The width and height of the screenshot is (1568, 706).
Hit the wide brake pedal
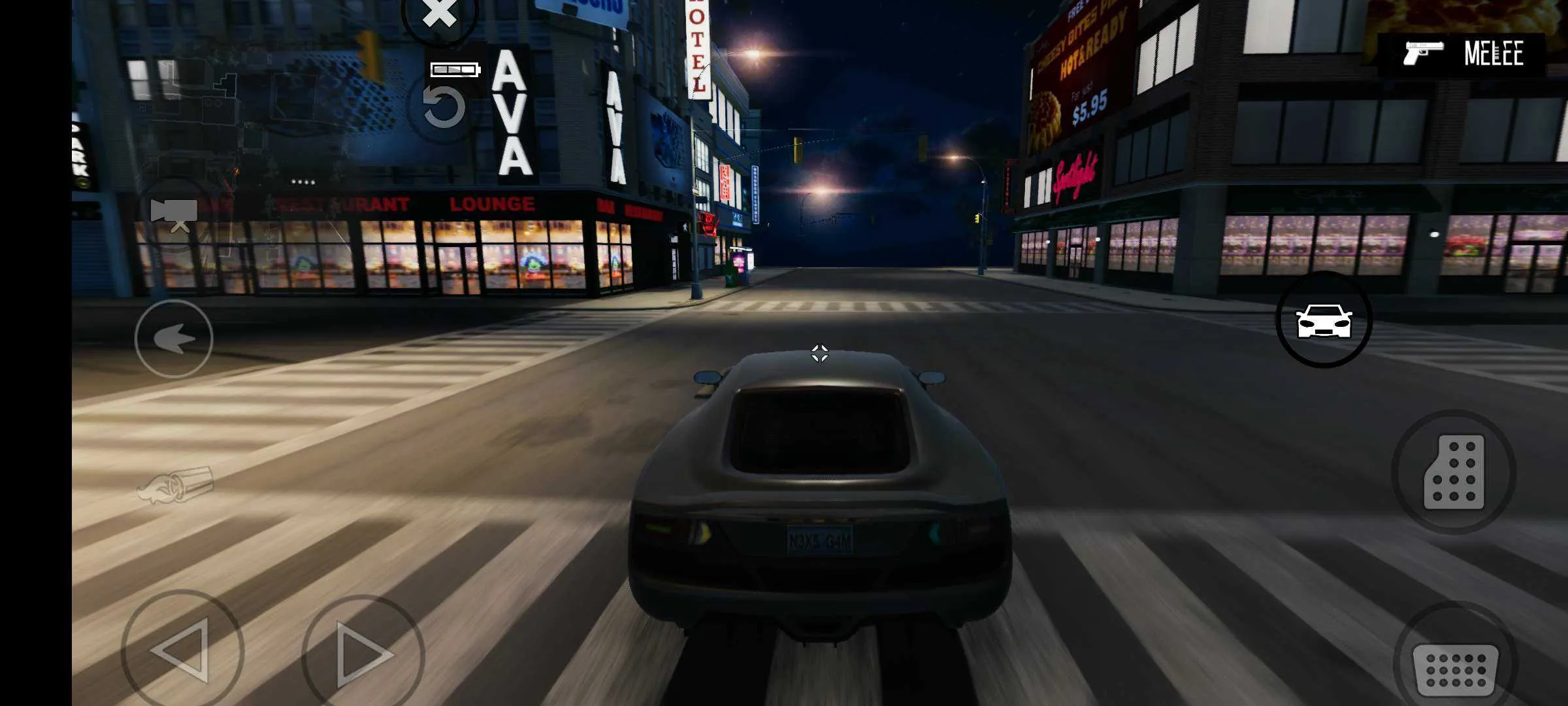(x=1455, y=669)
